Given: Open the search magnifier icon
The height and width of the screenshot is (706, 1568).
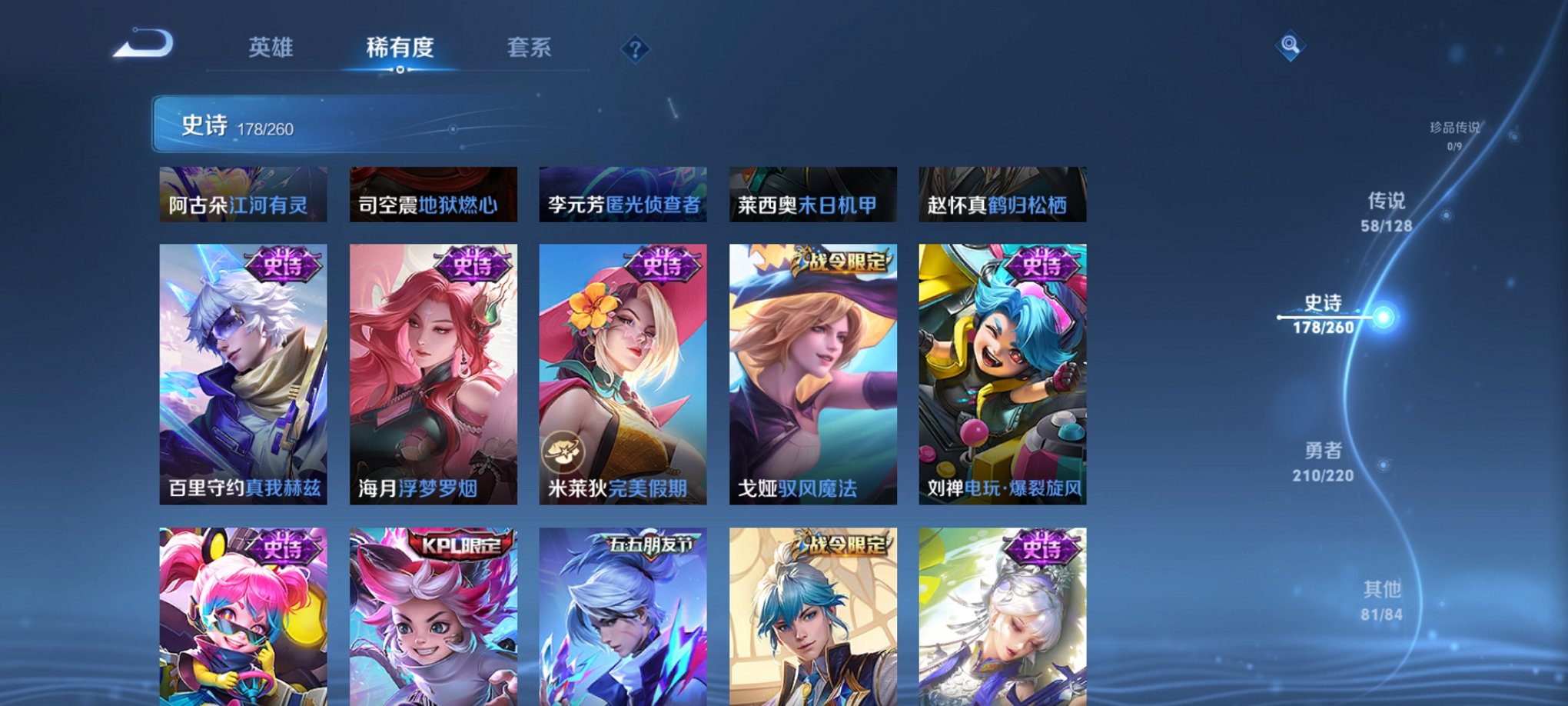Looking at the screenshot, I should [x=1290, y=46].
